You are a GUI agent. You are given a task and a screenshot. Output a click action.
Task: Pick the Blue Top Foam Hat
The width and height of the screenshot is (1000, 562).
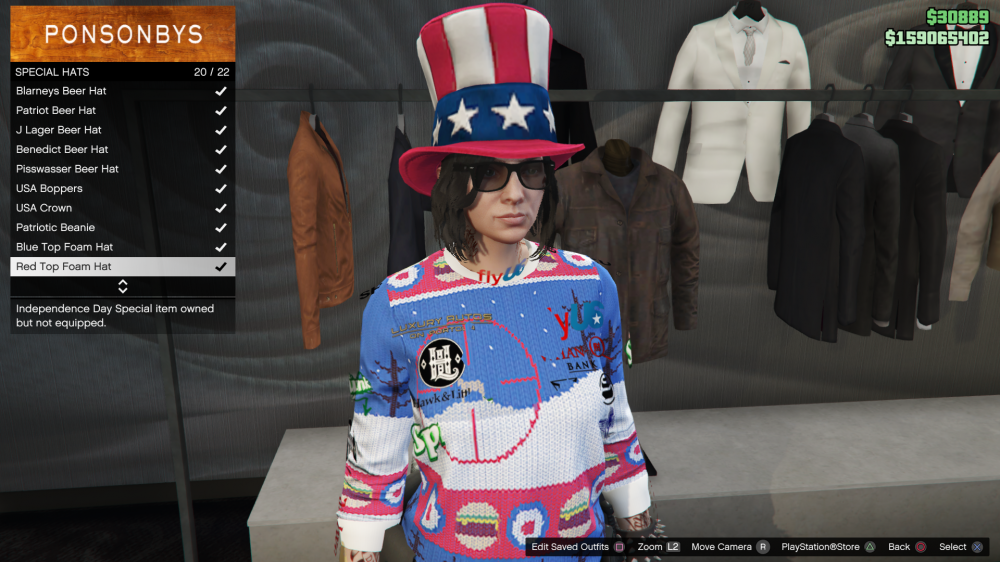pos(64,247)
